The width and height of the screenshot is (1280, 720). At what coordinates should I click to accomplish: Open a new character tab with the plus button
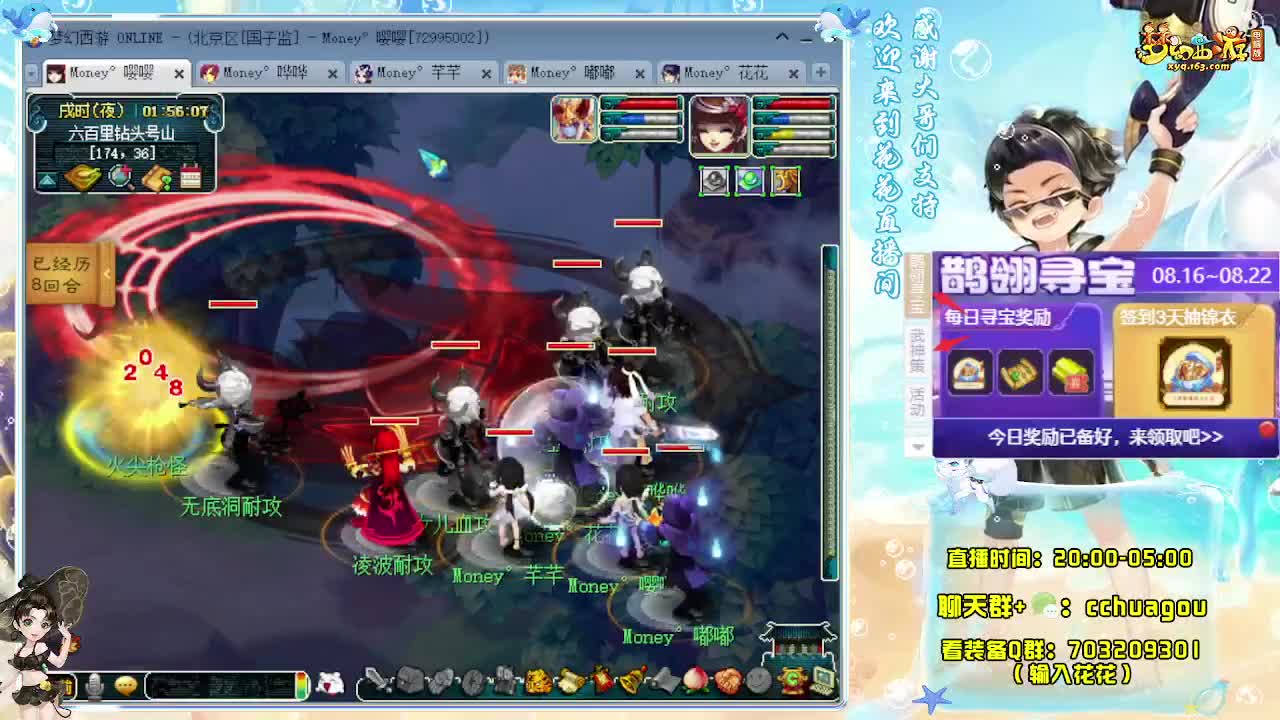click(x=822, y=72)
